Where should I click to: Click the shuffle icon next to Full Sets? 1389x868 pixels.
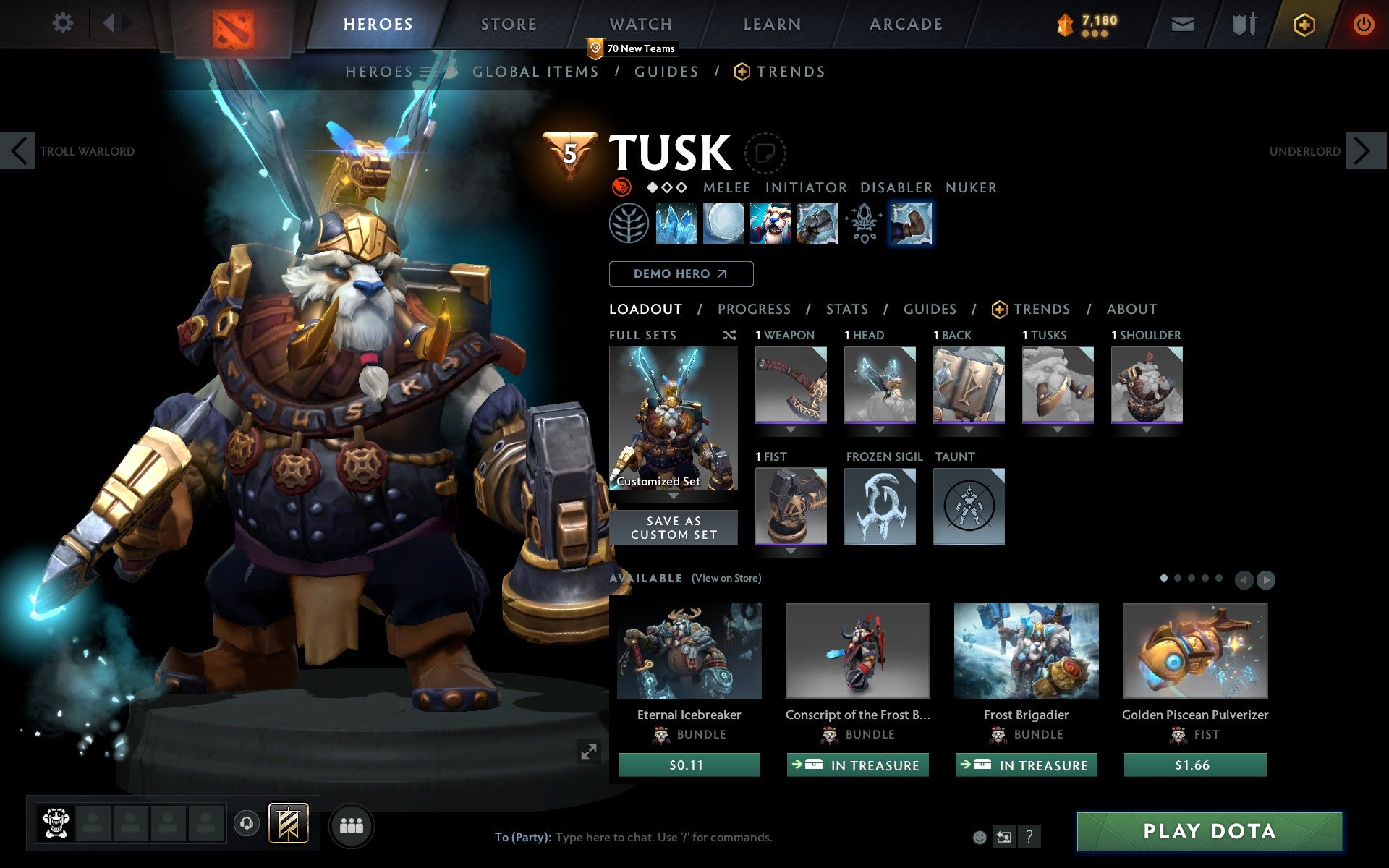[729, 335]
